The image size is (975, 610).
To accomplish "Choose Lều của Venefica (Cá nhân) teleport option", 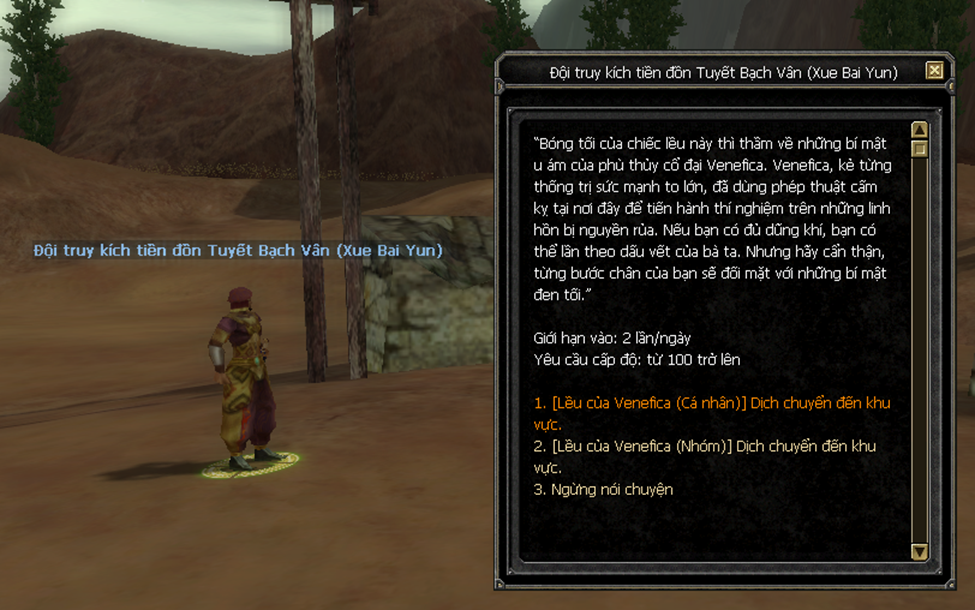I will pyautogui.click(x=711, y=403).
